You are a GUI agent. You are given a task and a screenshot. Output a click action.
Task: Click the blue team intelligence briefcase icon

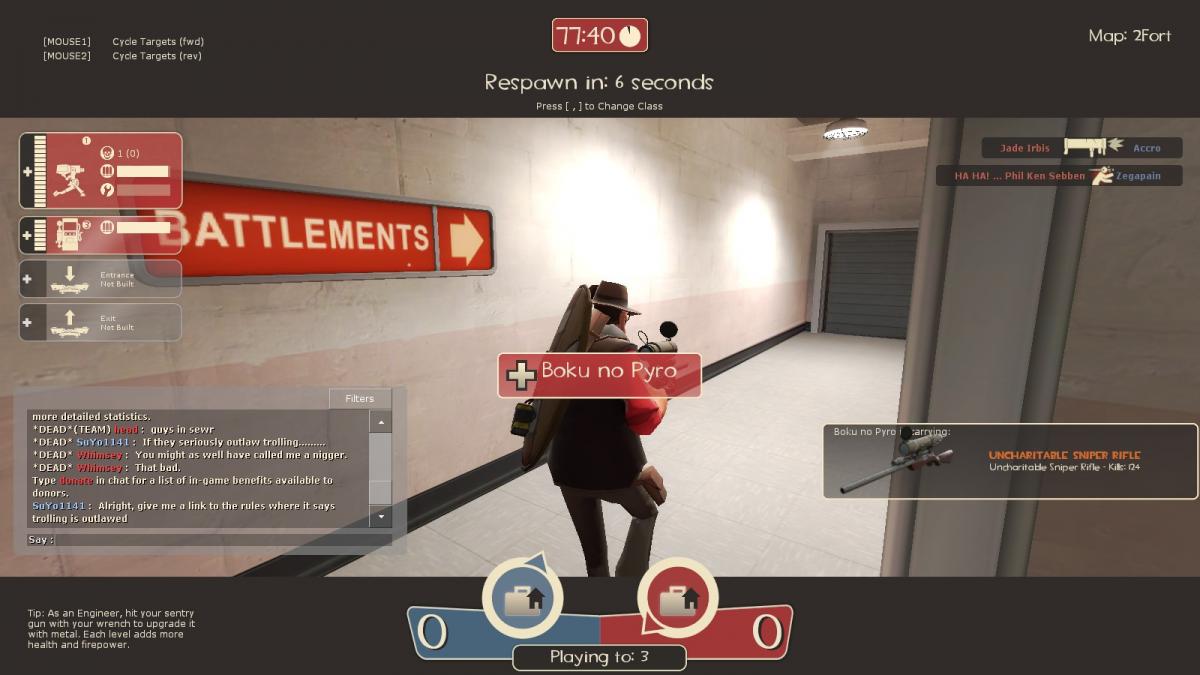522,600
